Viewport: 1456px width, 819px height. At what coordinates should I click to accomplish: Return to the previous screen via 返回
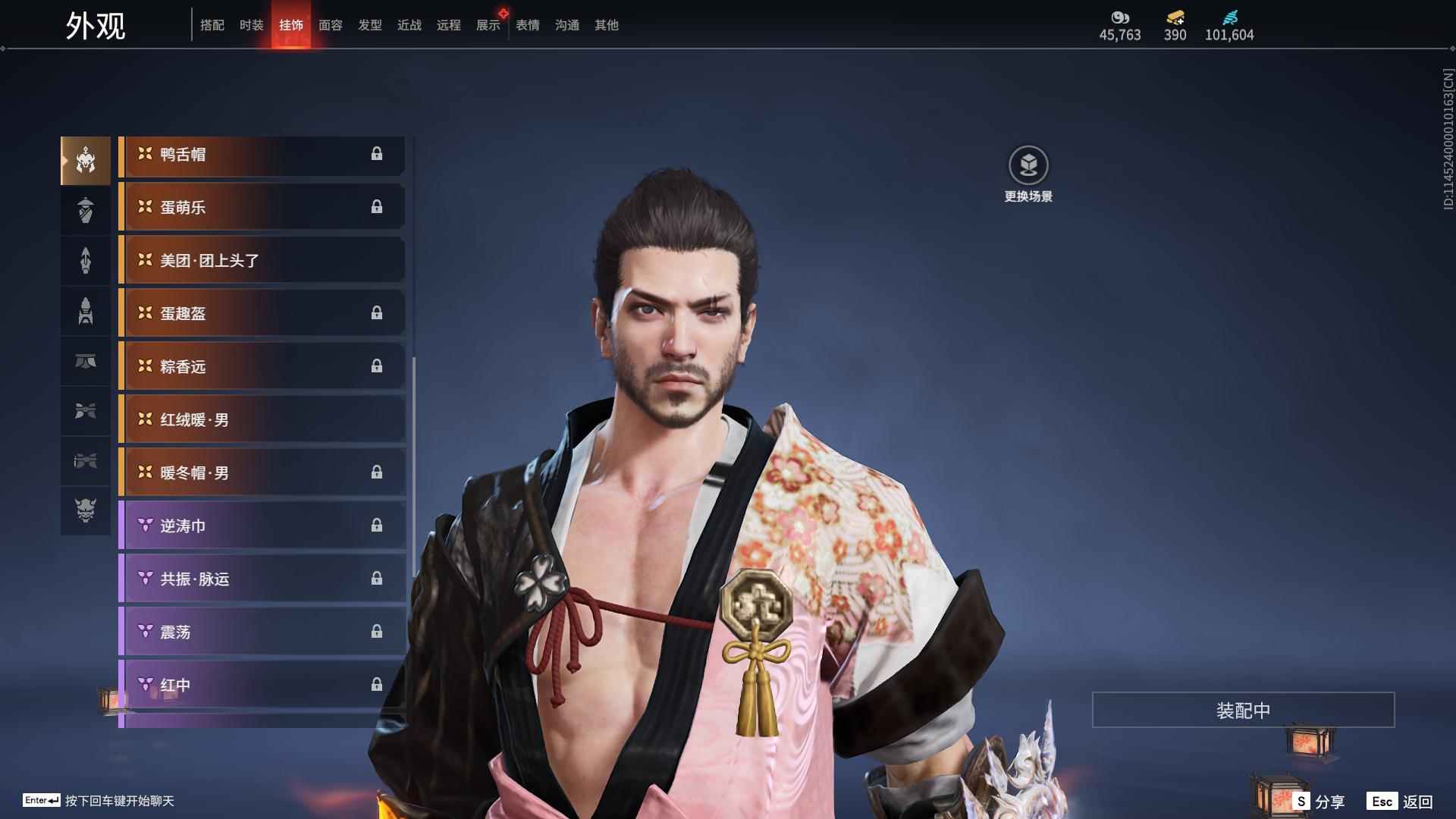point(1401,802)
